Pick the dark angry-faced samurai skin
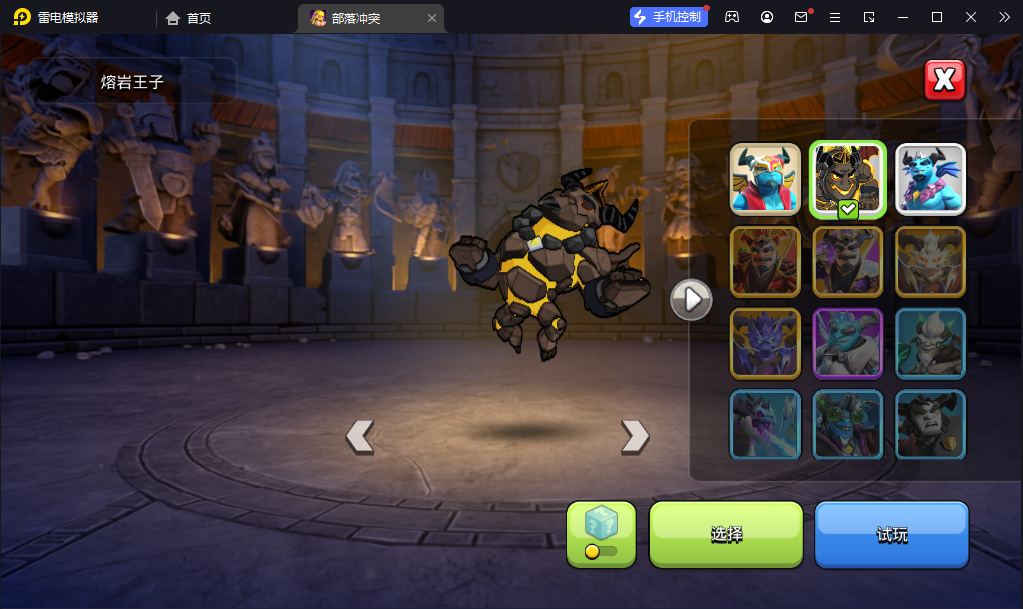The height and width of the screenshot is (609, 1023). [x=930, y=424]
